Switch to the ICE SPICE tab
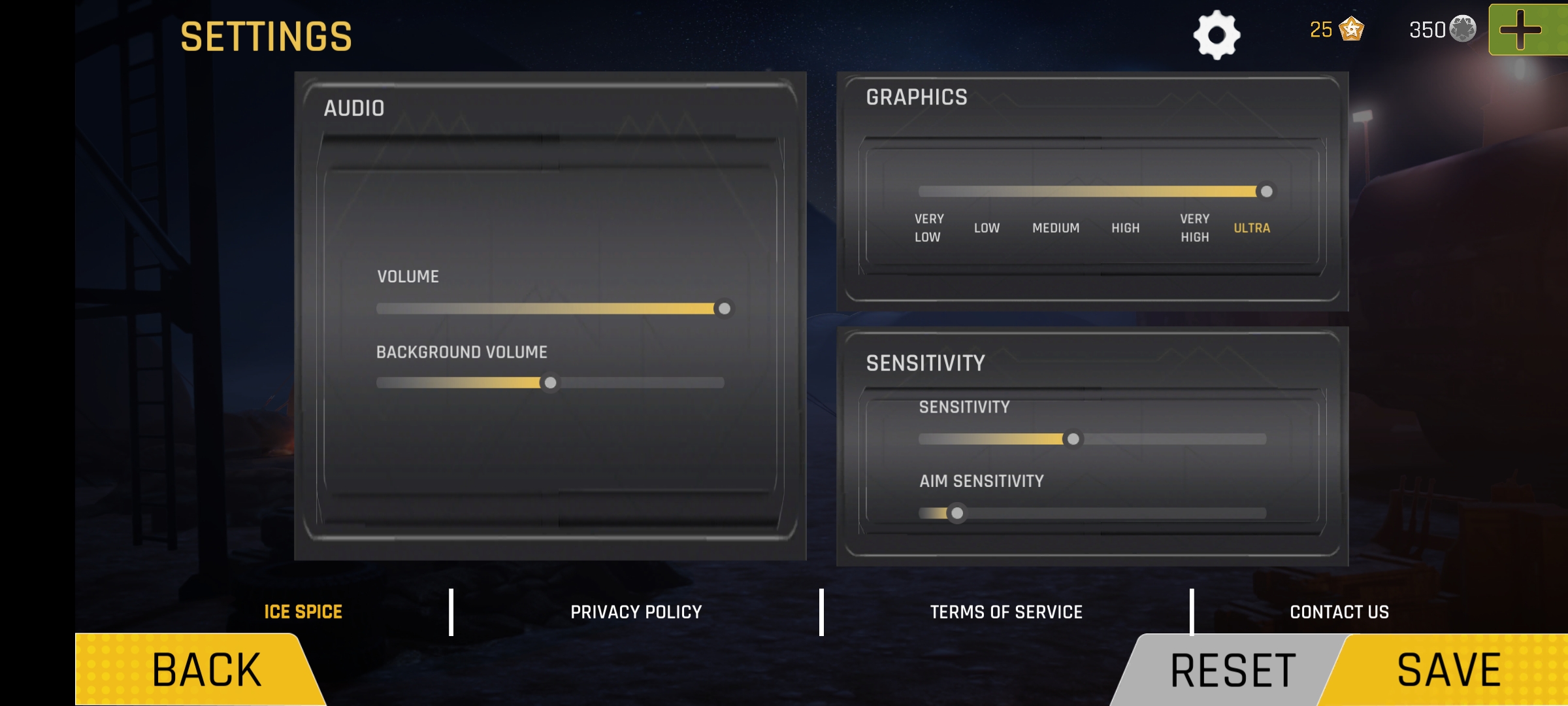The height and width of the screenshot is (706, 1568). (302, 612)
